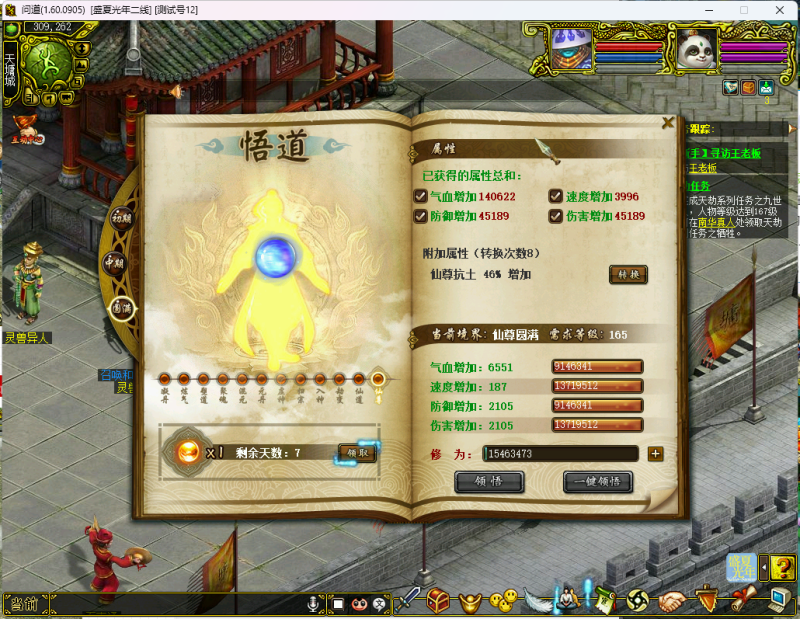Toggle the 气血增加 checkbox
The width and height of the screenshot is (800, 619).
coord(421,197)
